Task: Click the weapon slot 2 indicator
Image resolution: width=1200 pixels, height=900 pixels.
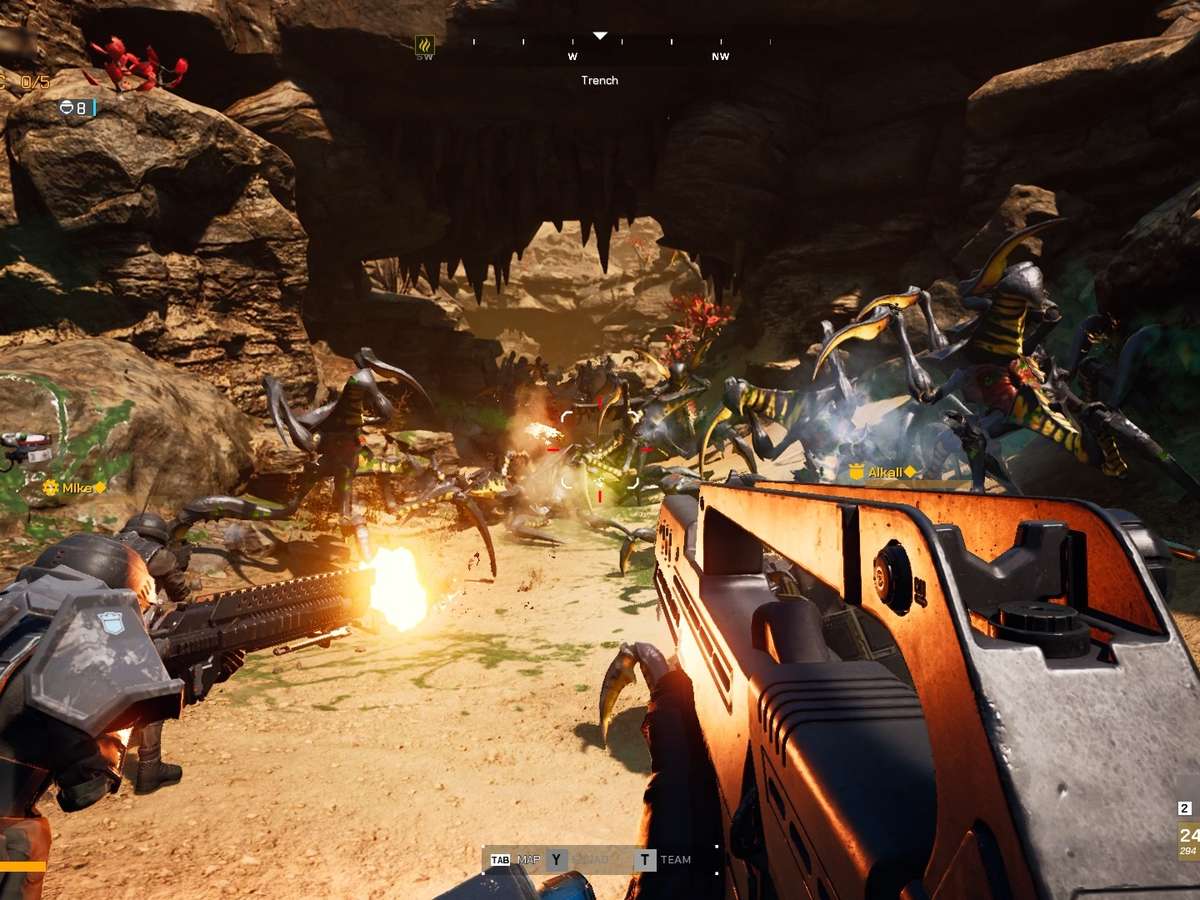Action: click(x=1185, y=808)
